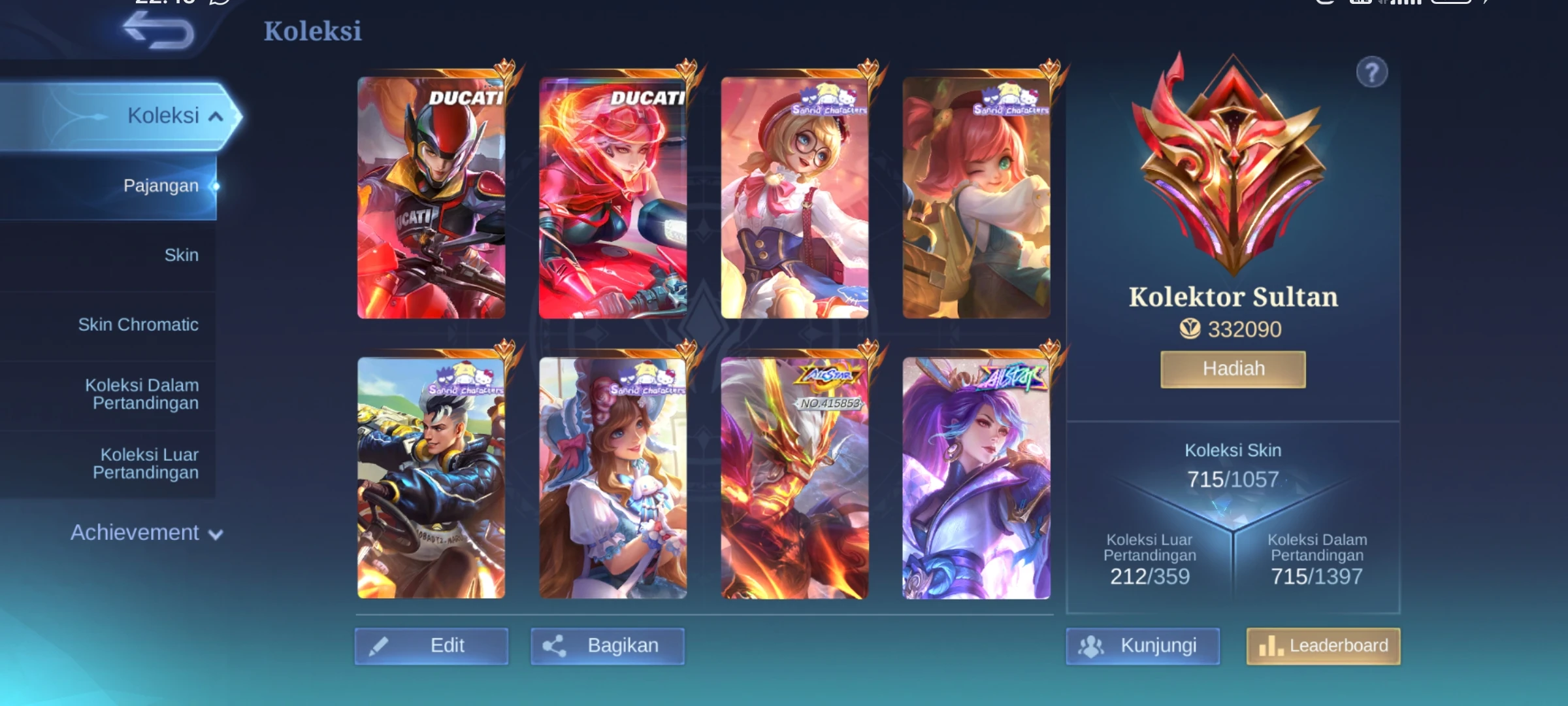
Task: Select the Cinnamoroll doll girl skin card
Action: (613, 478)
